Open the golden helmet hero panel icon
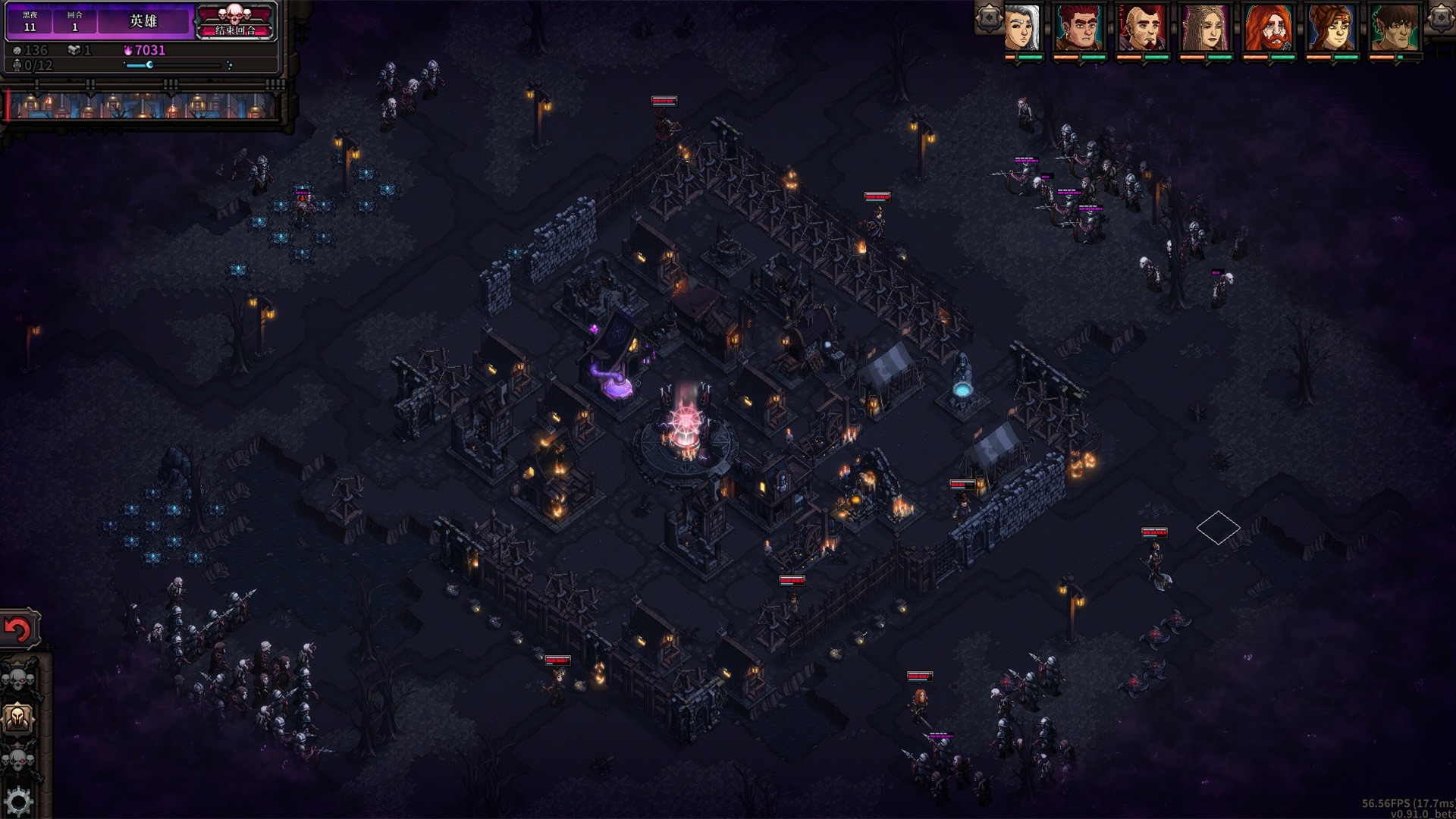 (x=18, y=717)
